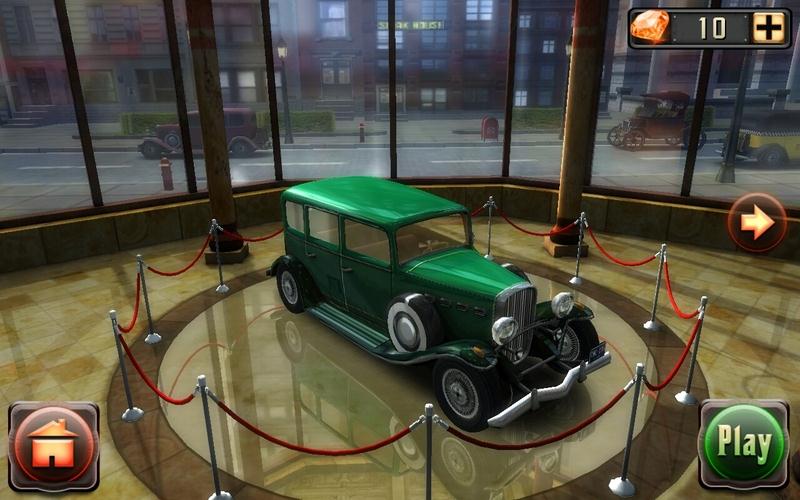Show the next car with the orange arrow

tap(757, 221)
